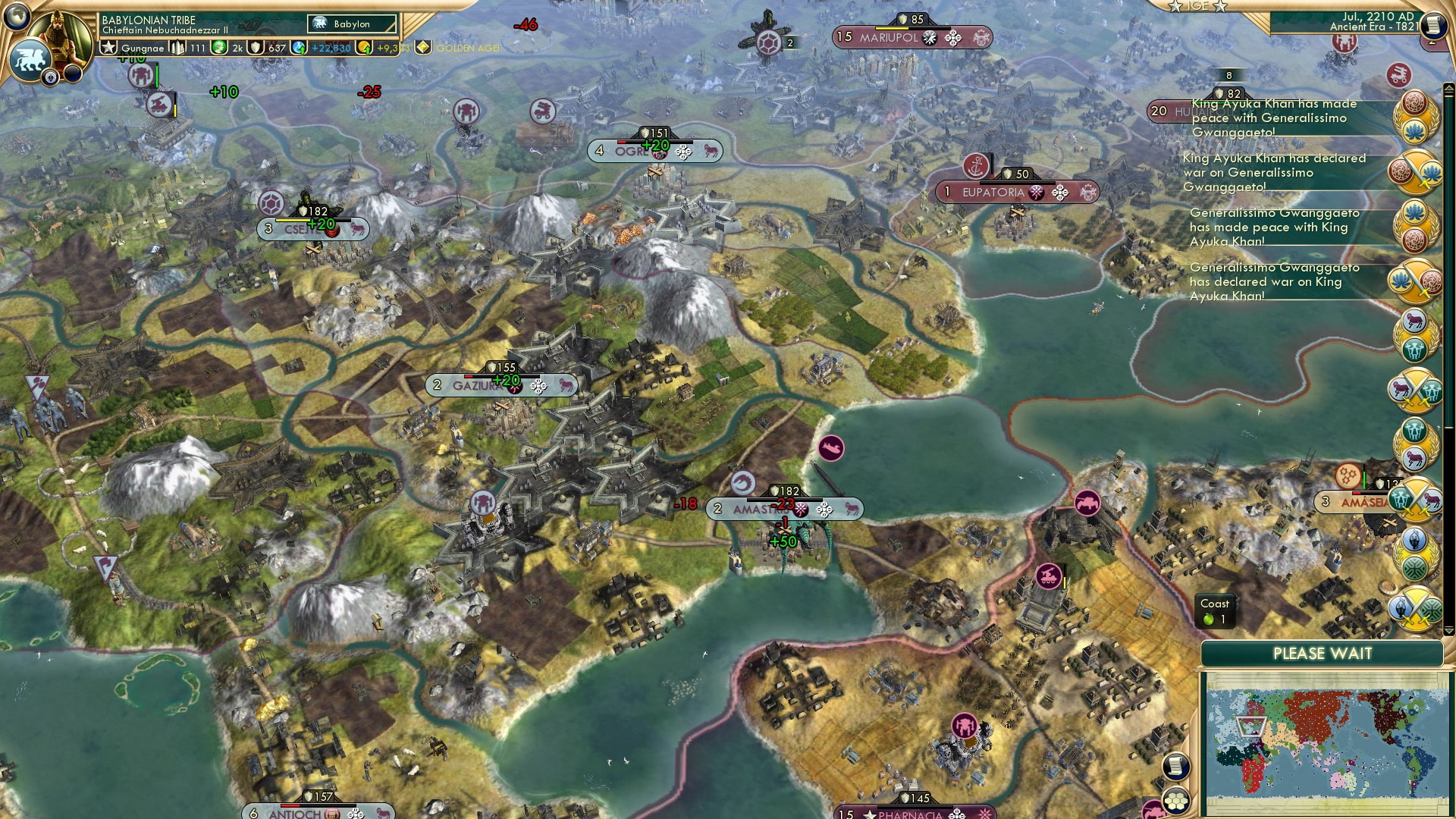1456x819 pixels.
Task: Open the Babylon civilization banner
Action: (x=353, y=24)
